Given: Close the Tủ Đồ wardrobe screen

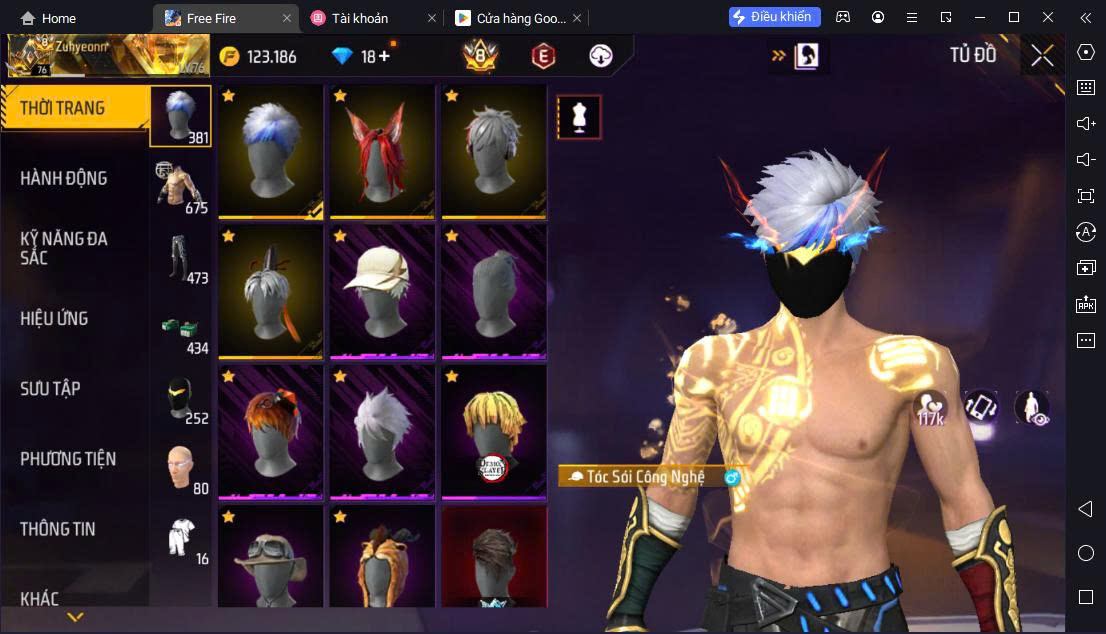Looking at the screenshot, I should (x=1042, y=56).
